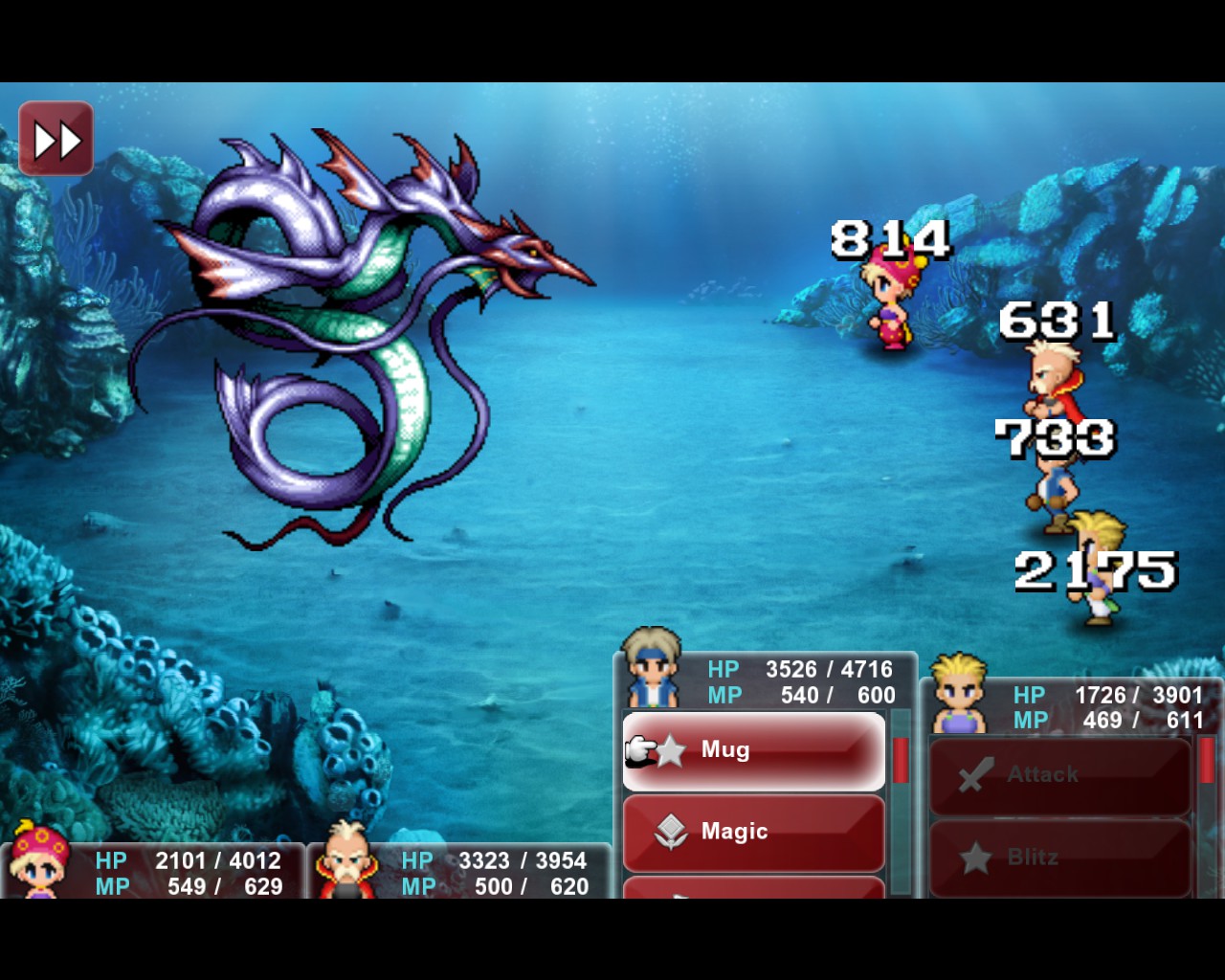The image size is (1225, 980).
Task: Click the pointing hand cursor next to Mug
Action: pos(639,750)
